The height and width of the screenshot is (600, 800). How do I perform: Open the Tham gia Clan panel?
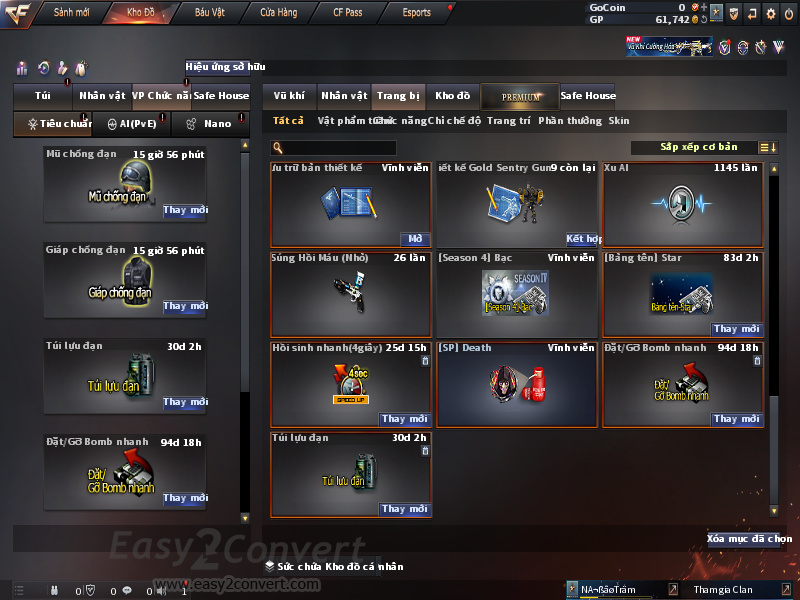[x=723, y=589]
